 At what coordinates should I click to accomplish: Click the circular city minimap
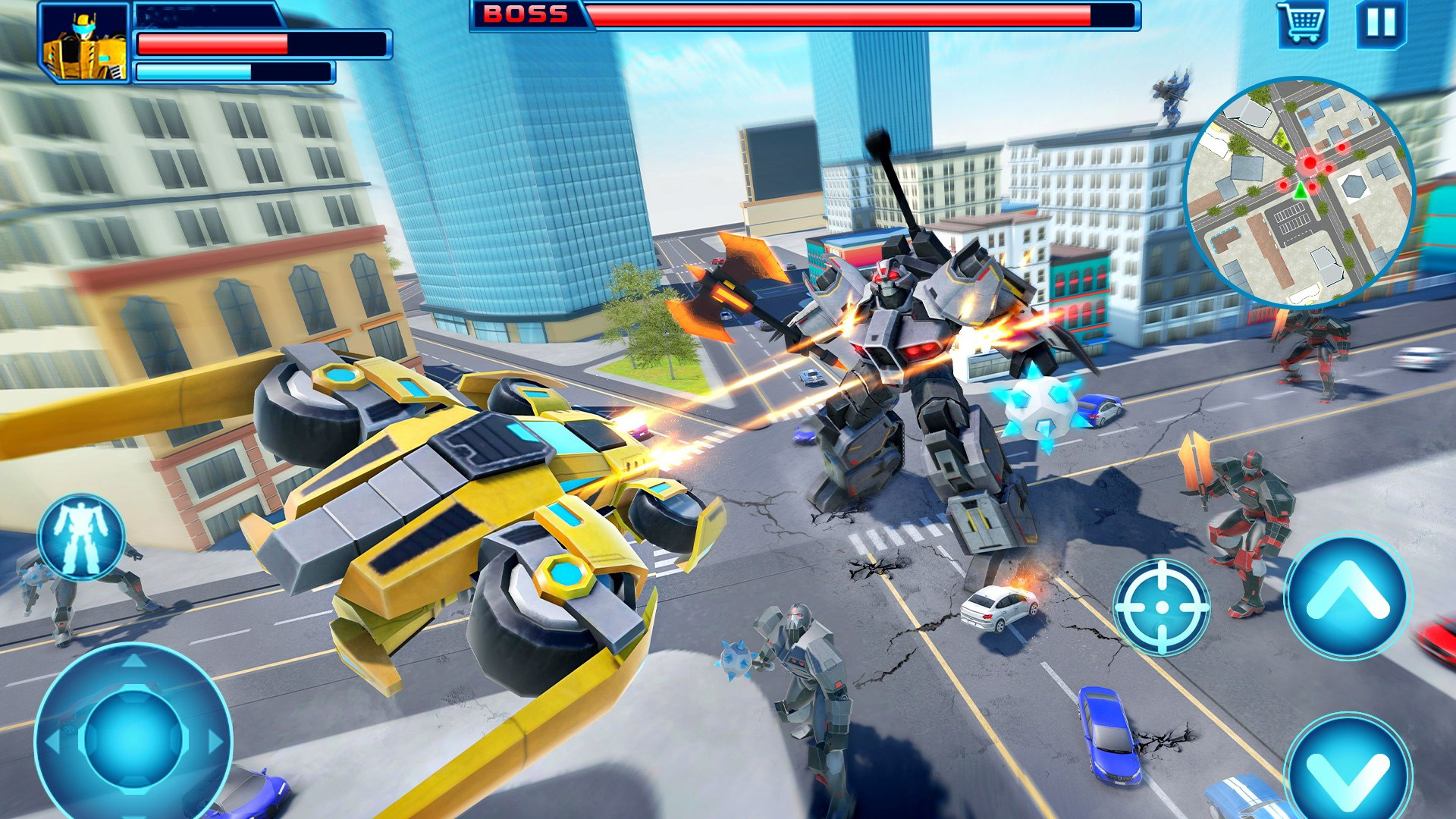click(1299, 191)
